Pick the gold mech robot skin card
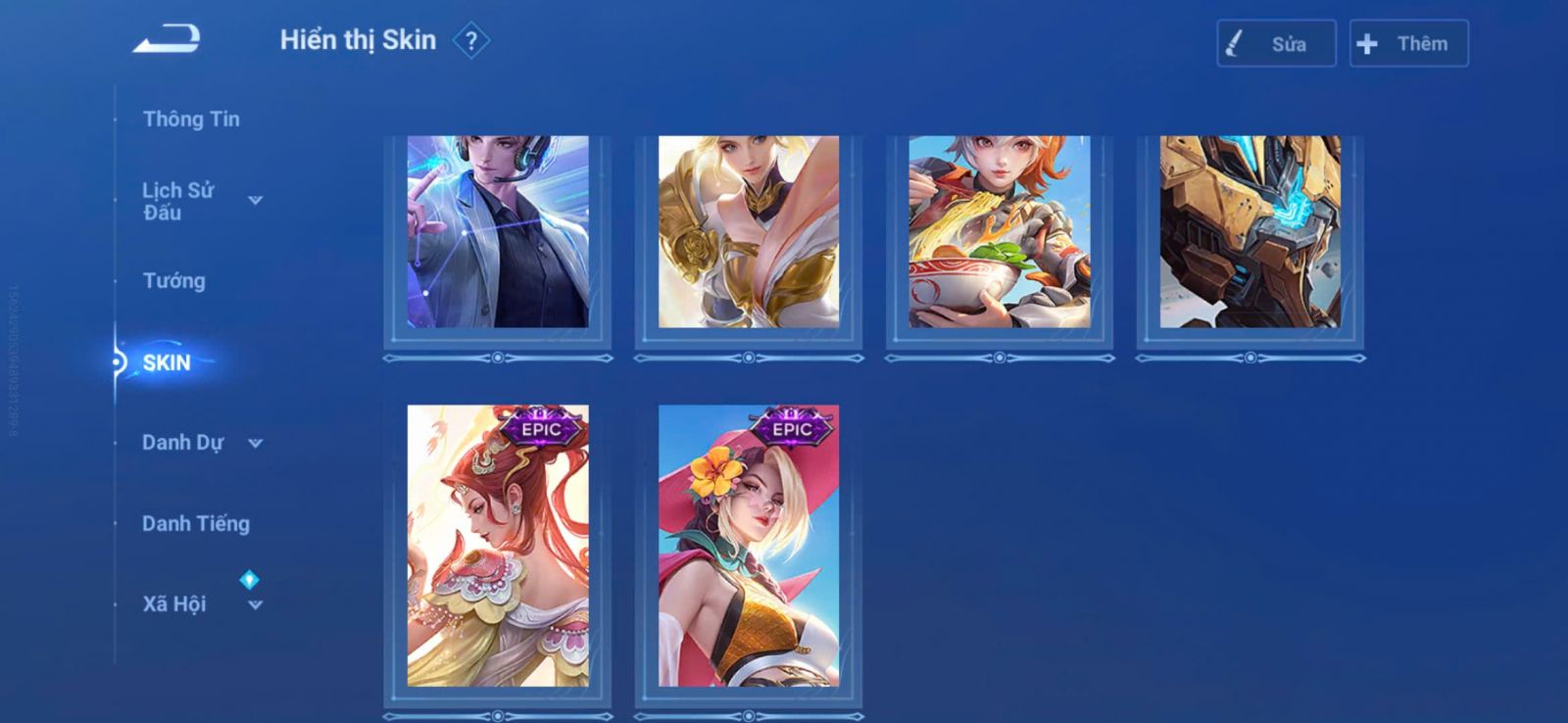 (1250, 232)
